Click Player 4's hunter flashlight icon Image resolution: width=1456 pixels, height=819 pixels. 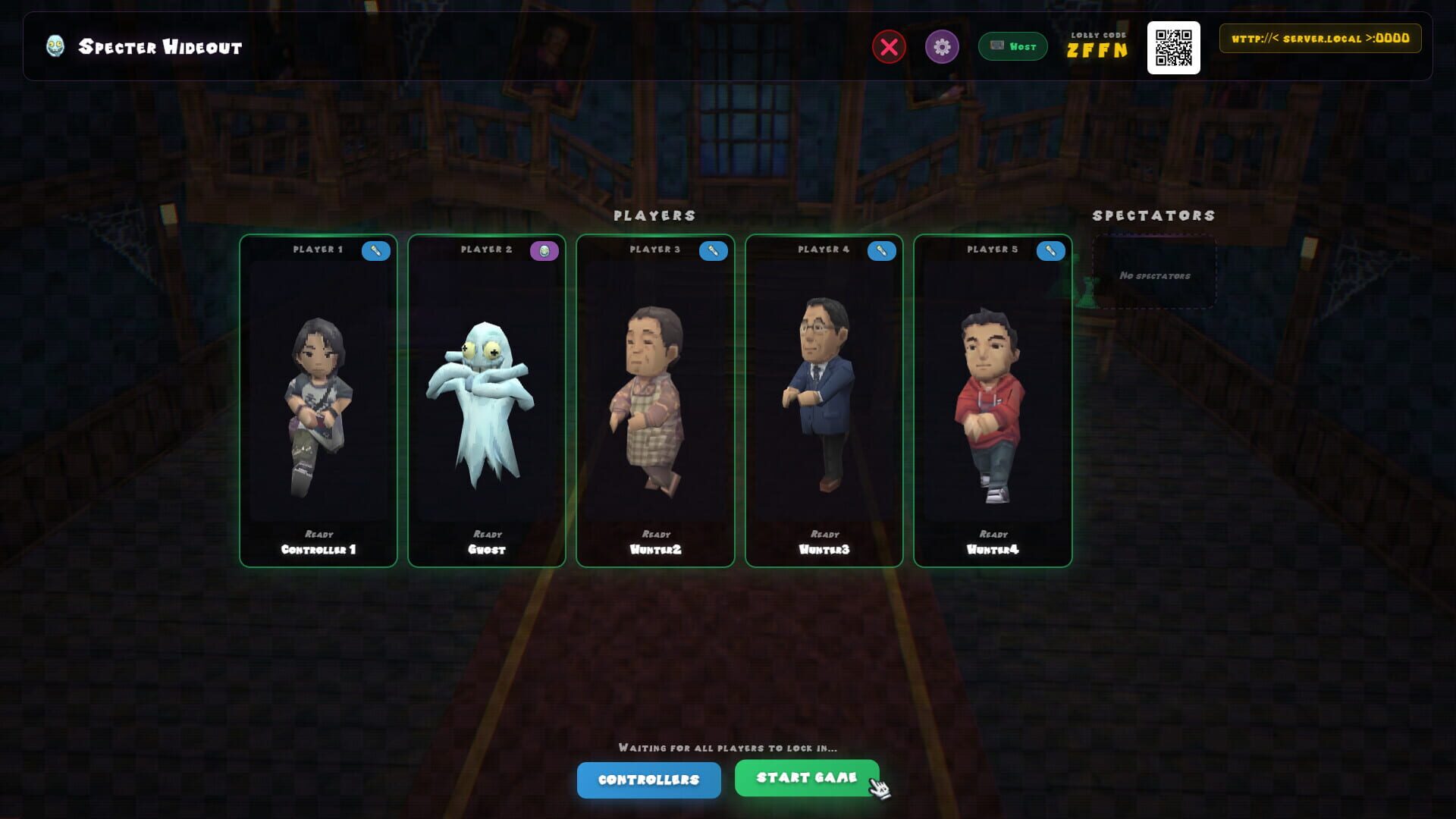tap(881, 251)
